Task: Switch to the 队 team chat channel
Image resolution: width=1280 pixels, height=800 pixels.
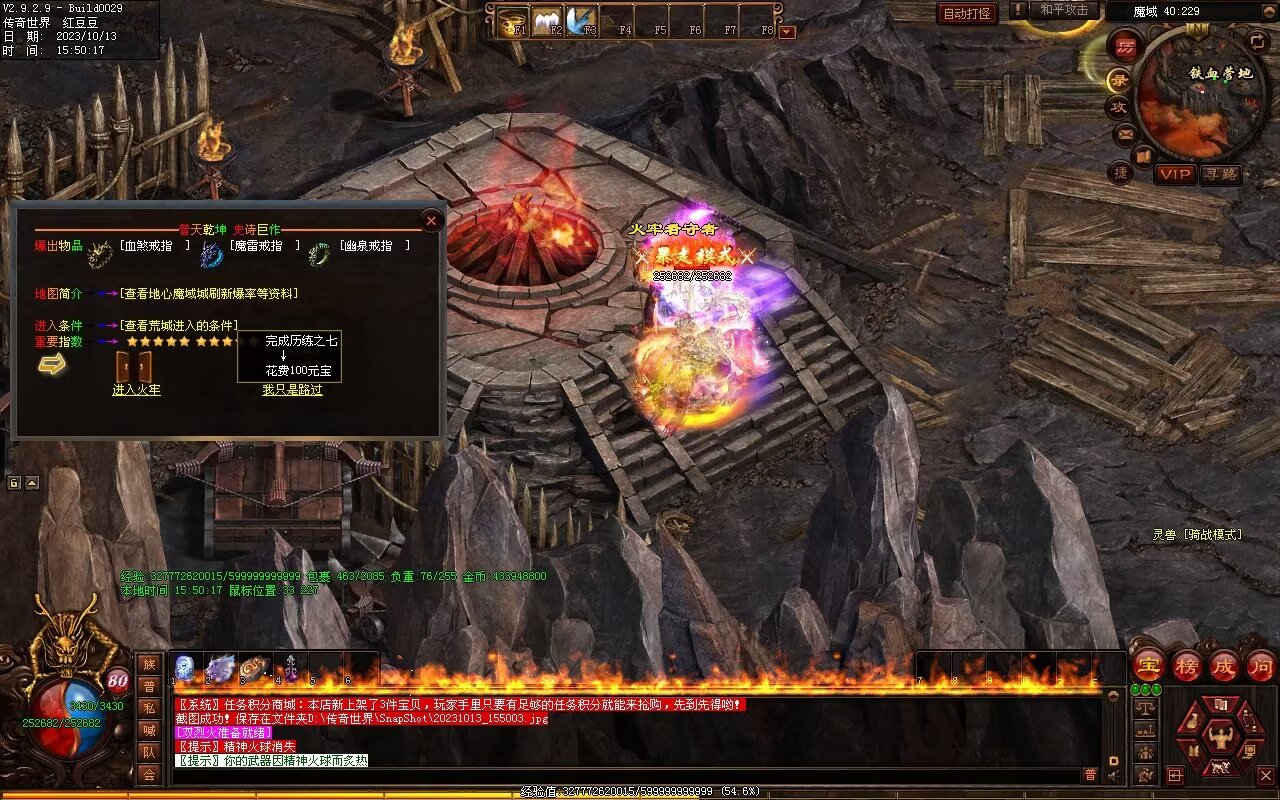Action: pos(149,752)
